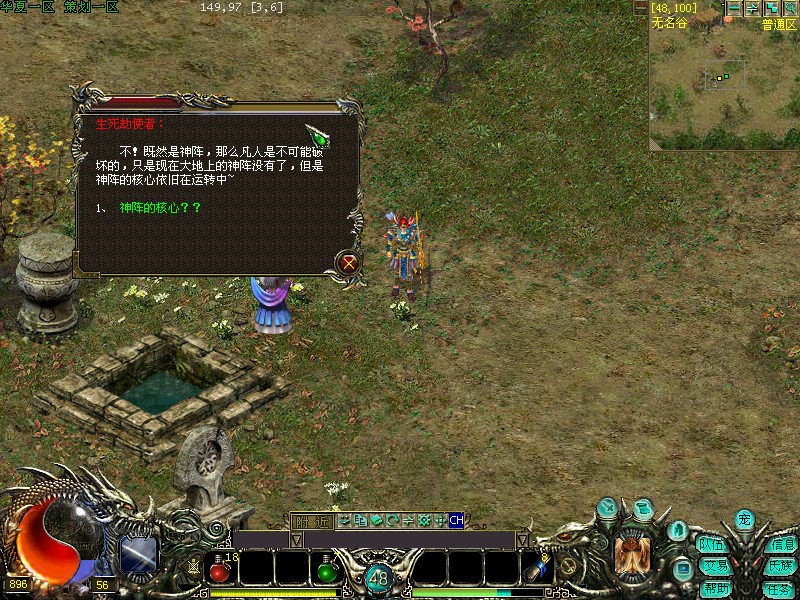
Task: Close the NPC dialogue with the red X
Action: 348,263
